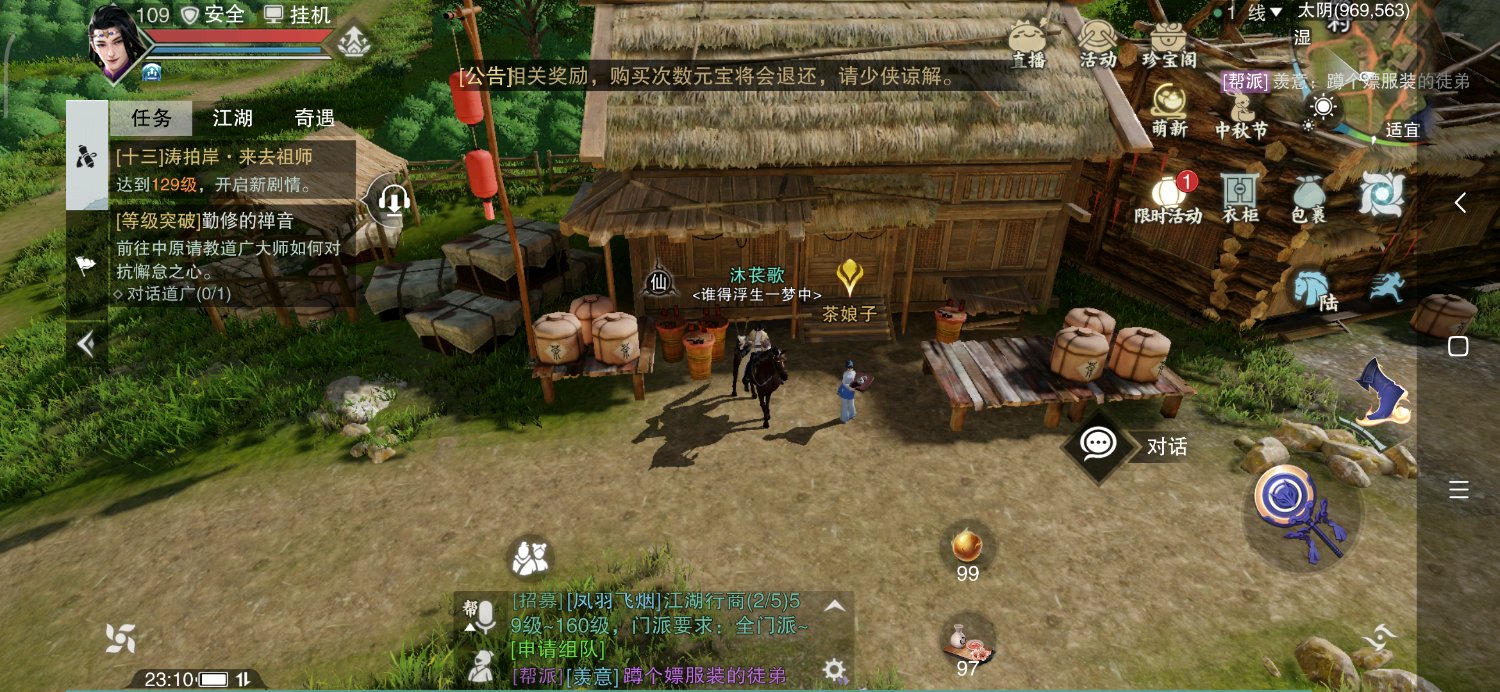1500x692 pixels.
Task: Open the 任务 quest tab
Action: 151,118
